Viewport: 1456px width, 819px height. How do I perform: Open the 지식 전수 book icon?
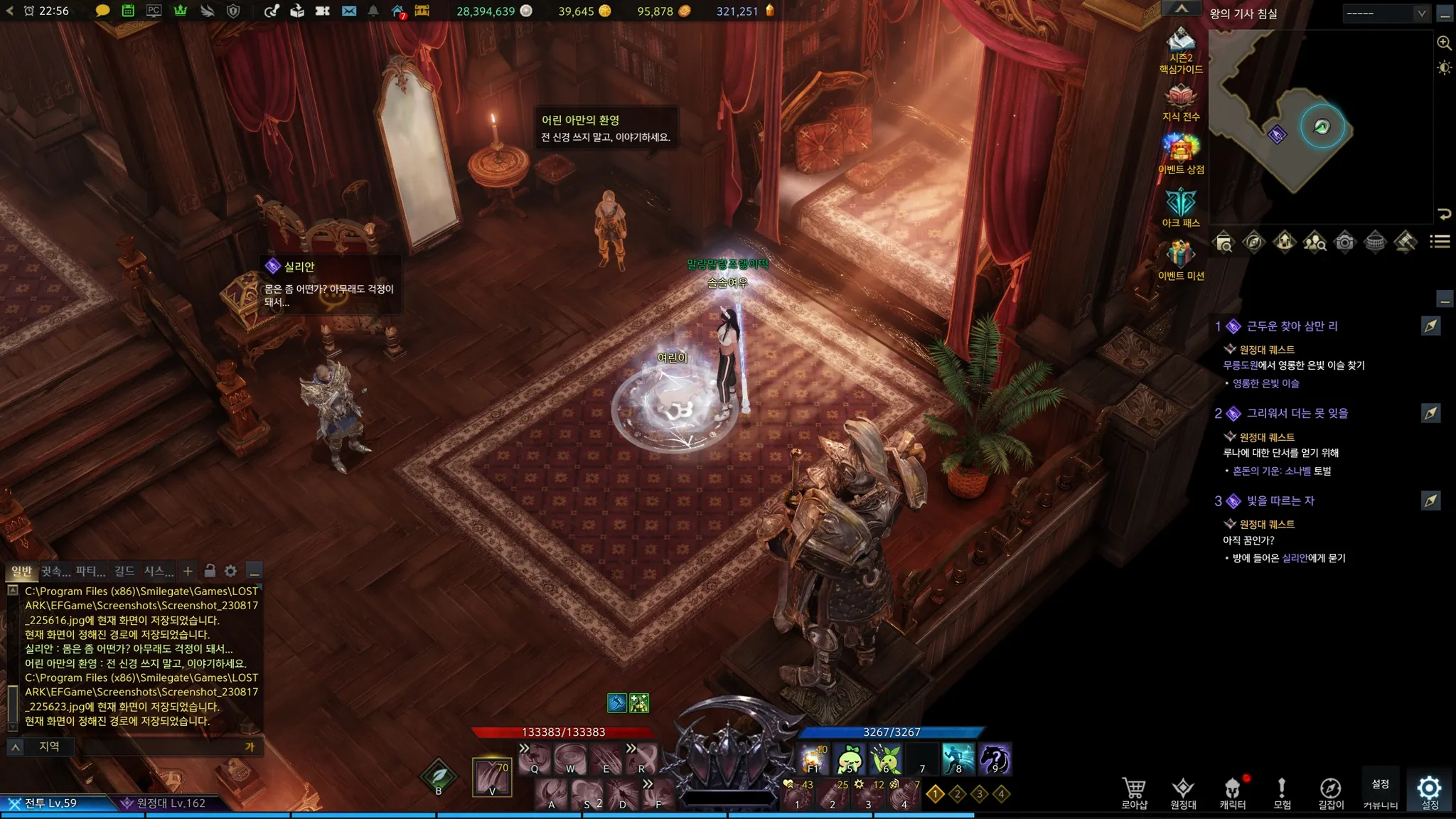(x=1181, y=101)
